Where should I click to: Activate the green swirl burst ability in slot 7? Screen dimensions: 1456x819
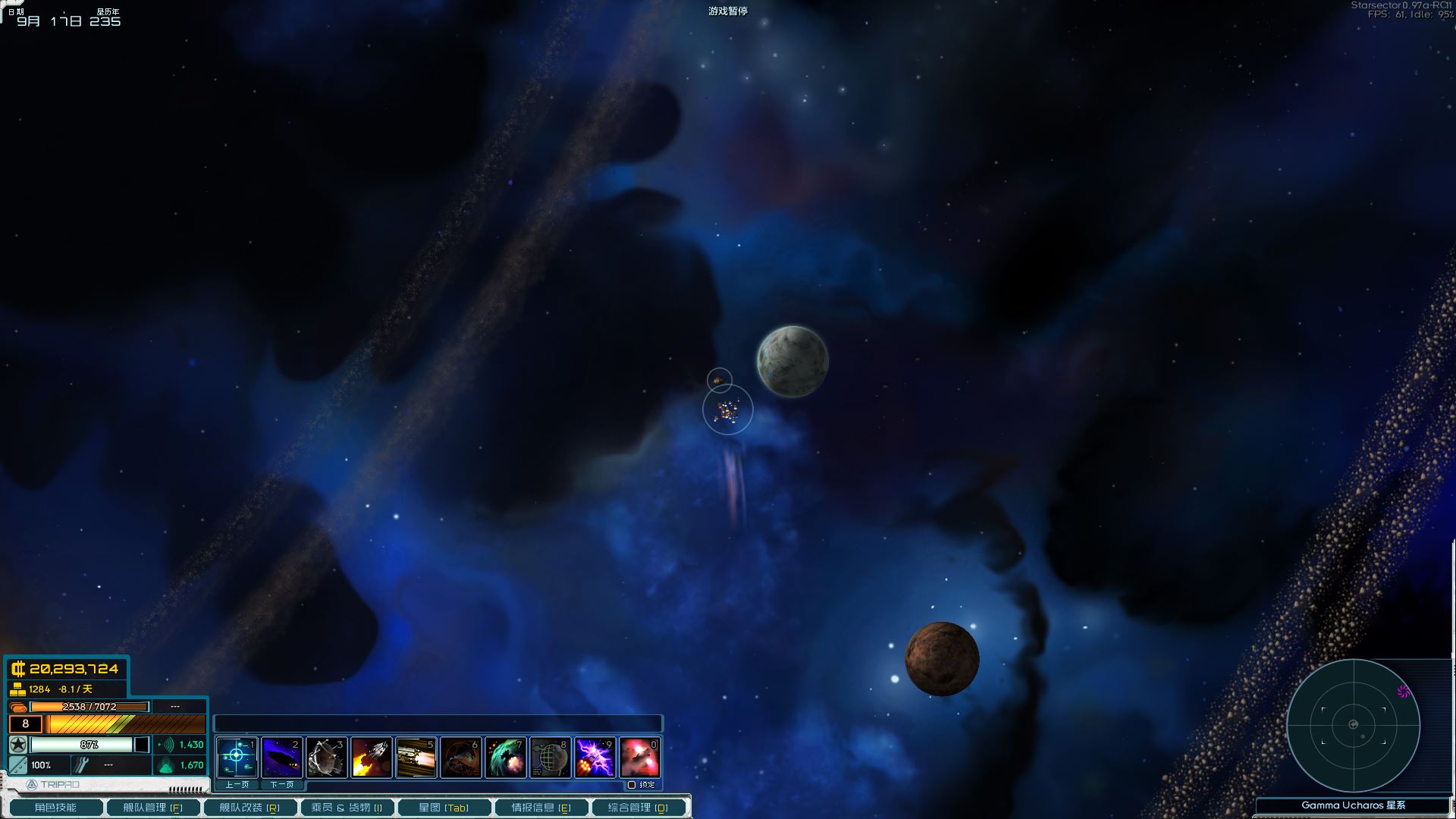[x=505, y=757]
